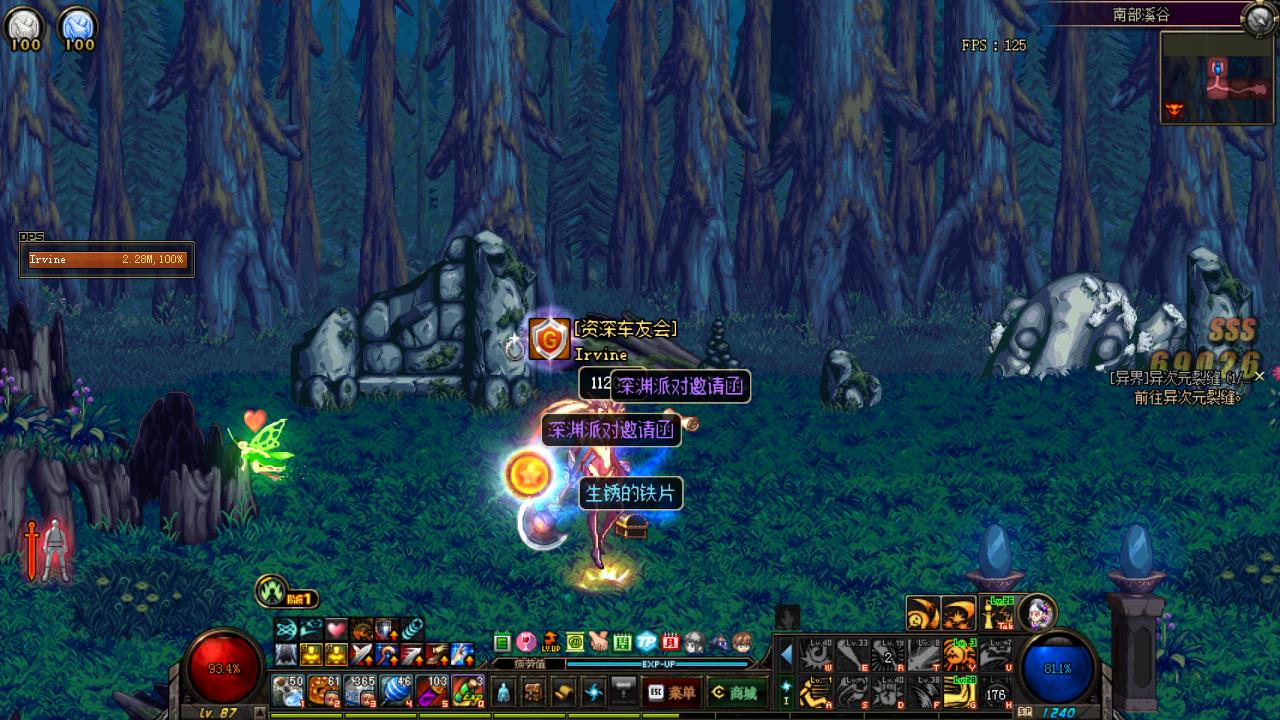Open the treasure chest inventory icon
1280x720 pixels.
(533, 692)
